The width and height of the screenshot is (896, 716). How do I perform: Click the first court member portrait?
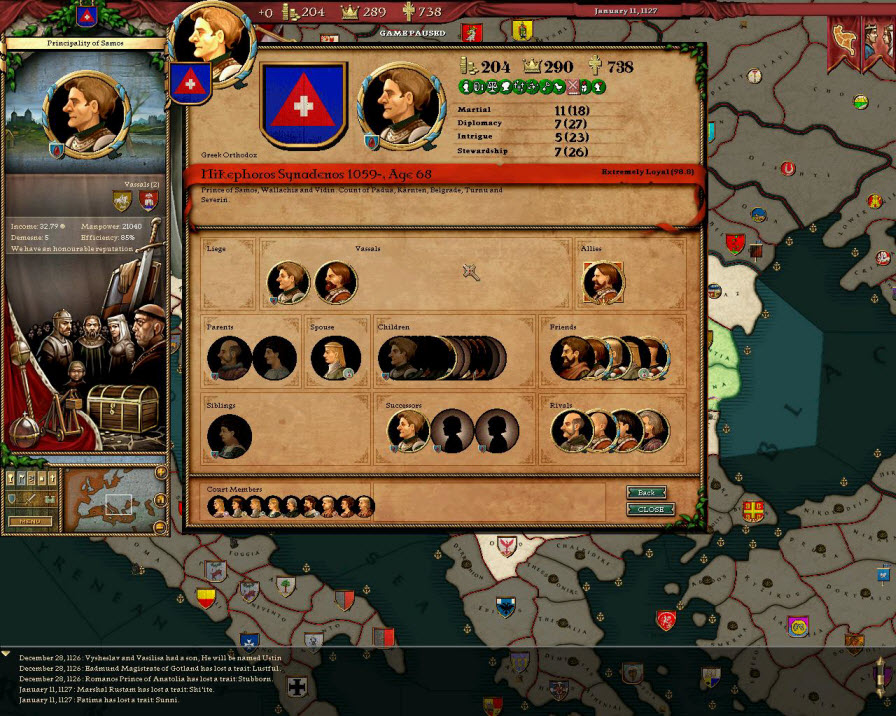(x=218, y=507)
